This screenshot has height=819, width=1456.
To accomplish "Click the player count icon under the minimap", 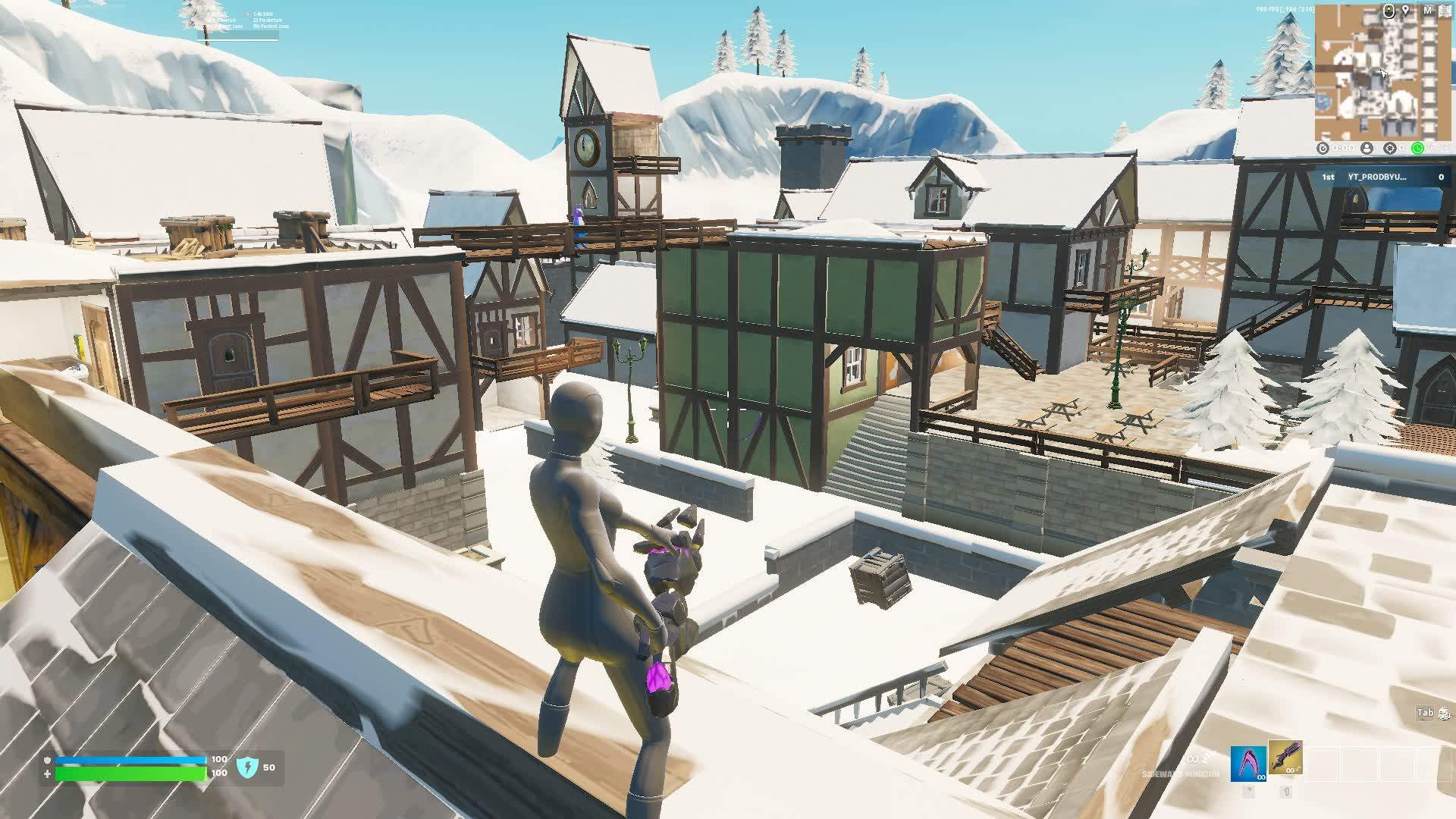I will tap(1367, 147).
